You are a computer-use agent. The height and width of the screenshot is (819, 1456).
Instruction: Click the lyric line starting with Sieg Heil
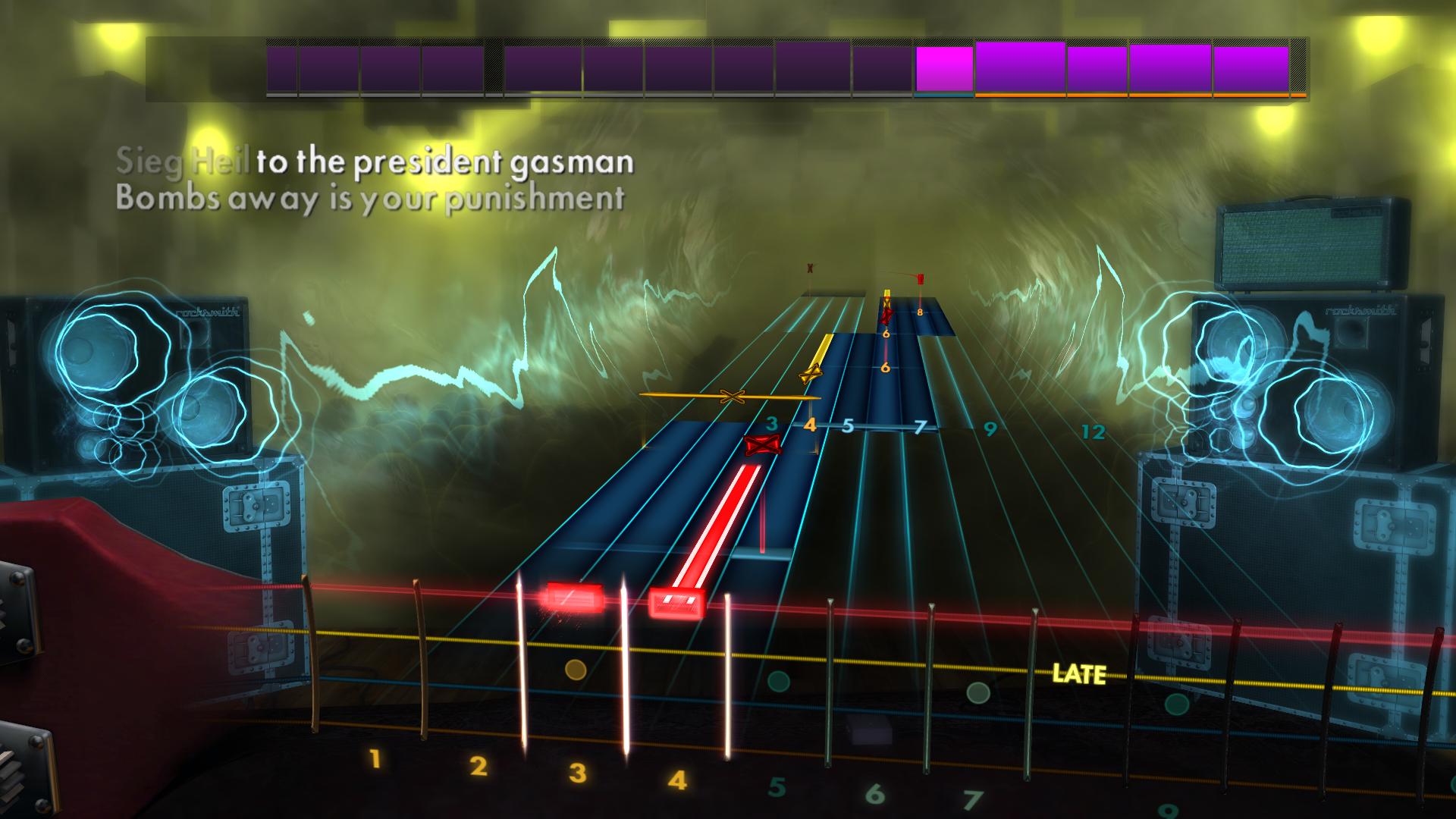point(375,161)
